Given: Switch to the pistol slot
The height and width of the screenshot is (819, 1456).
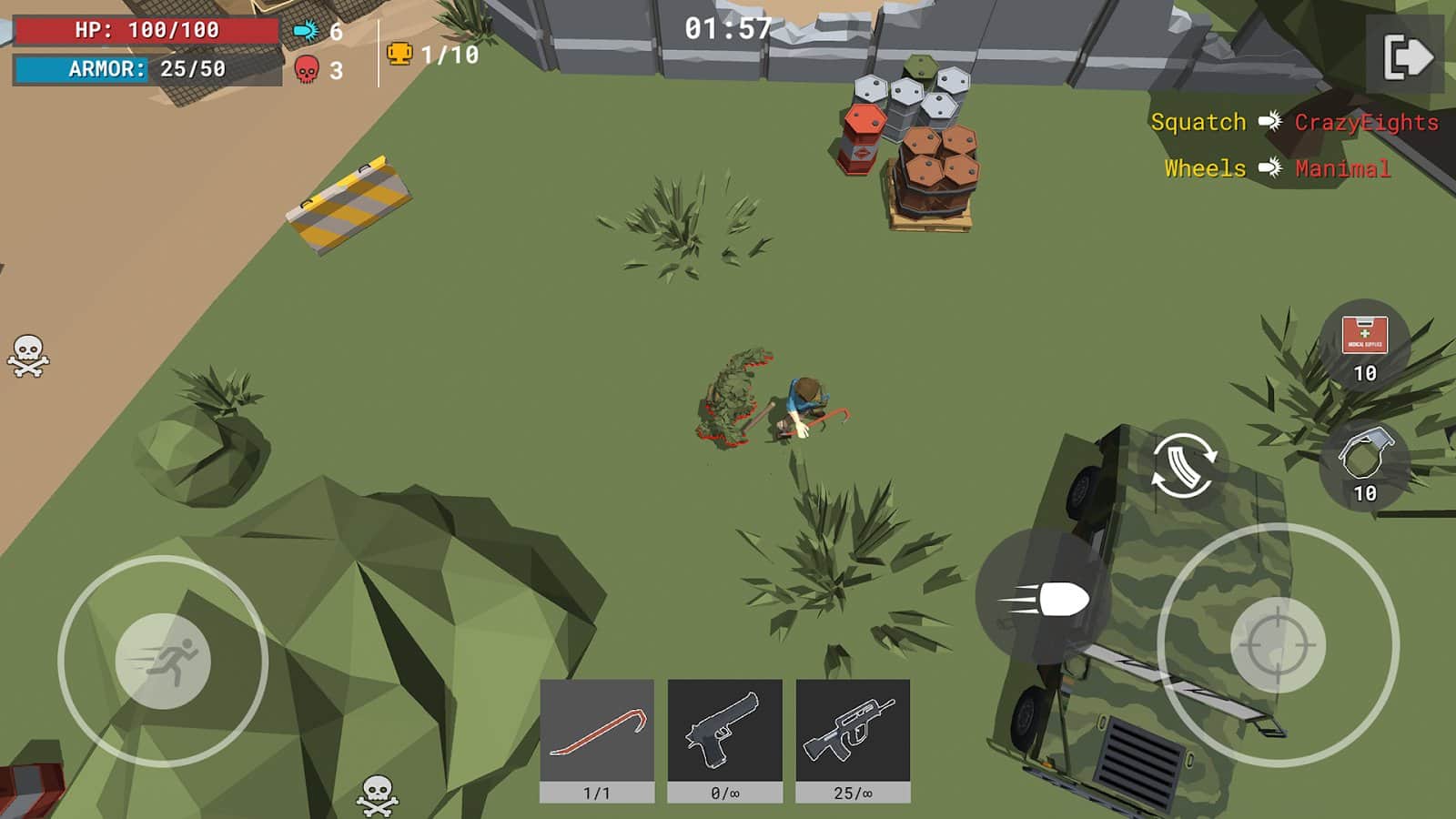Looking at the screenshot, I should 724,739.
